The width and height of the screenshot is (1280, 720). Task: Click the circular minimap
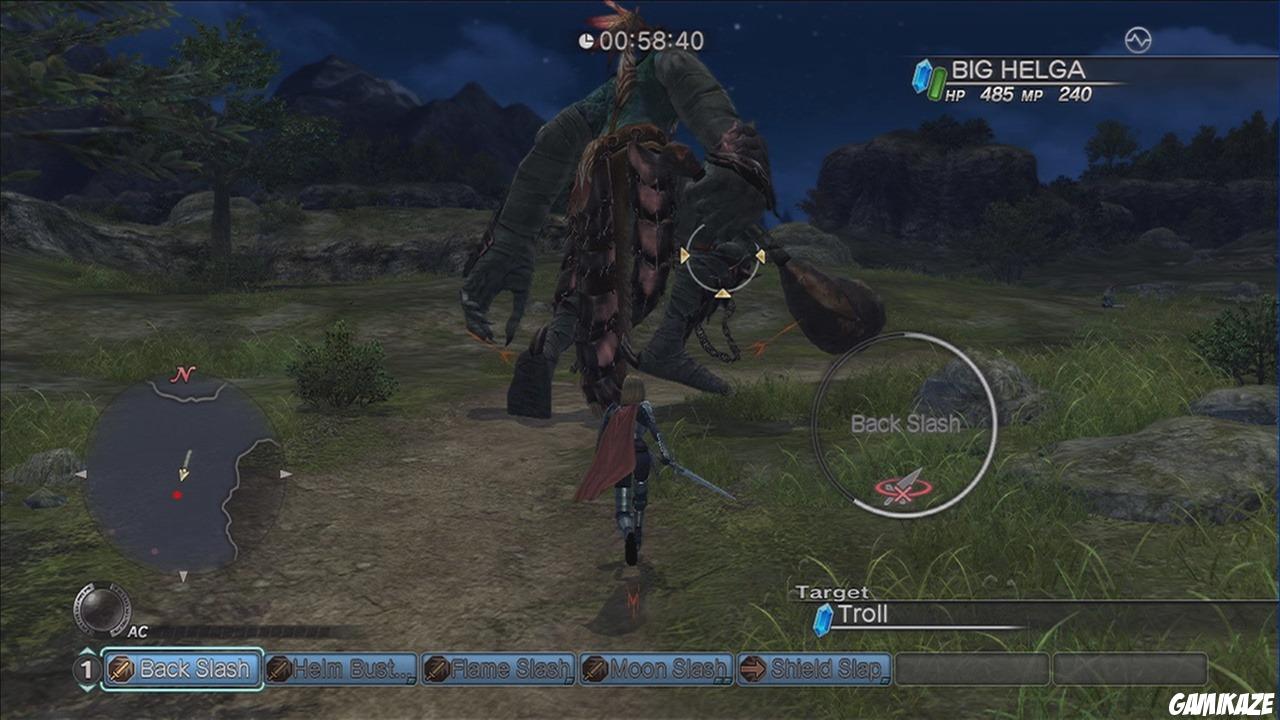182,475
